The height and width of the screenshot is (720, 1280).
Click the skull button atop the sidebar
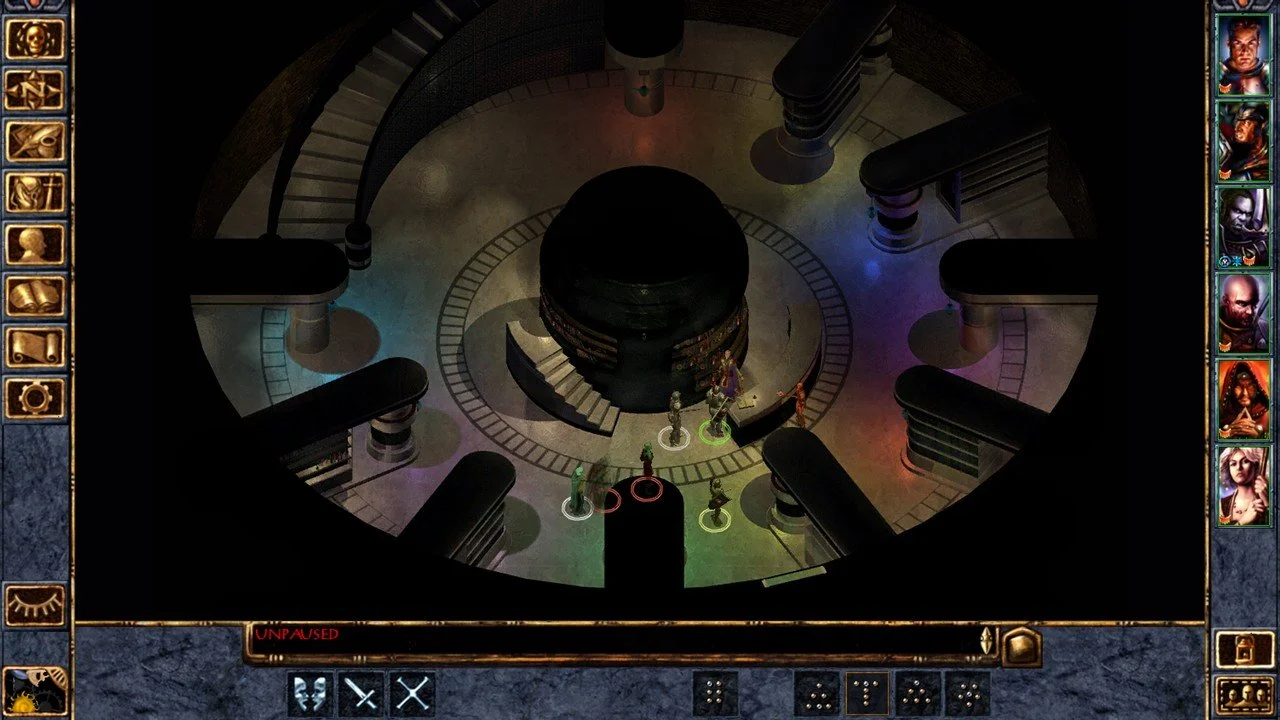point(35,39)
